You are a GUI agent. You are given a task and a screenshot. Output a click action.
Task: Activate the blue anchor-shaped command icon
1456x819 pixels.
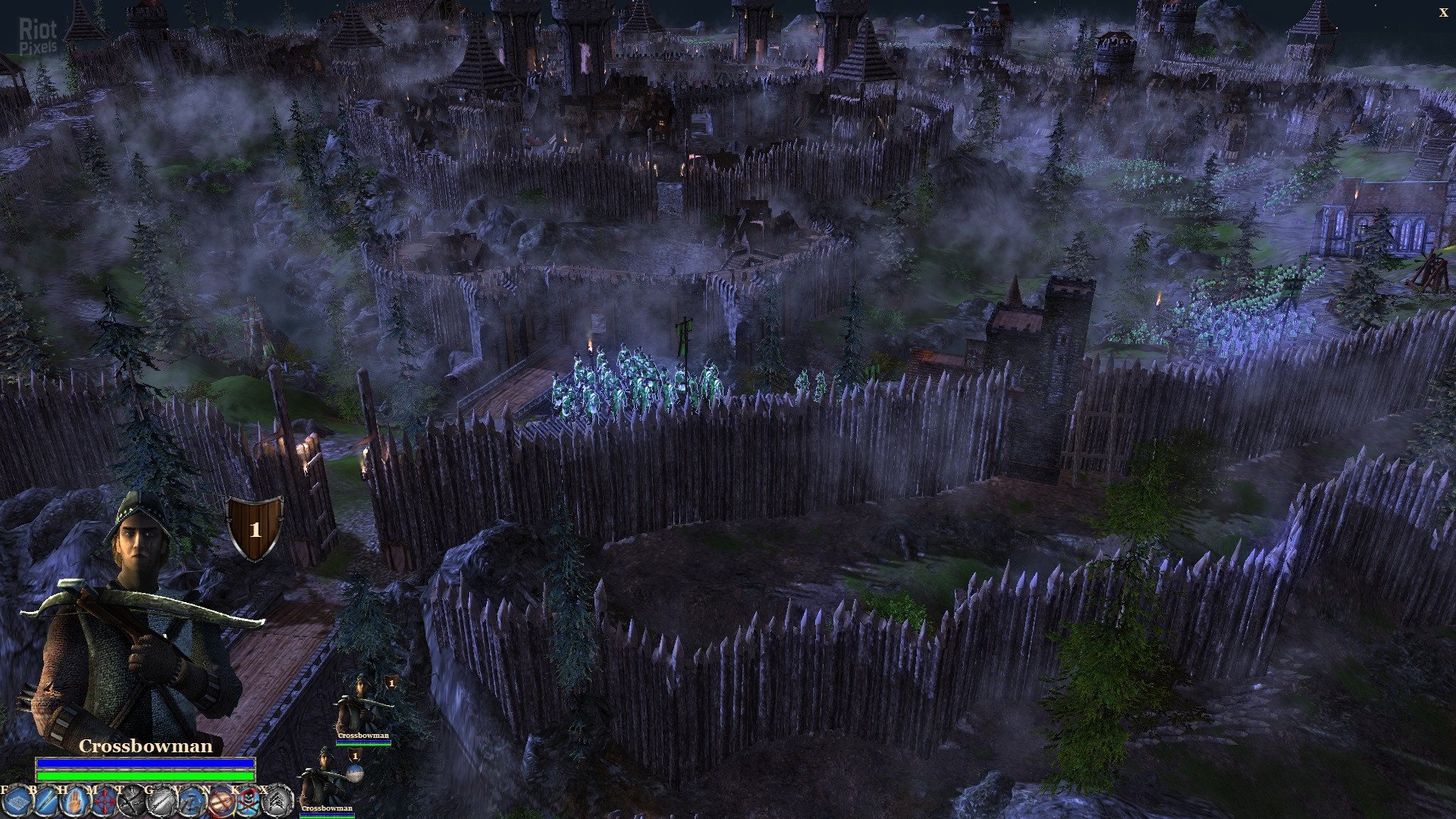coord(190,800)
